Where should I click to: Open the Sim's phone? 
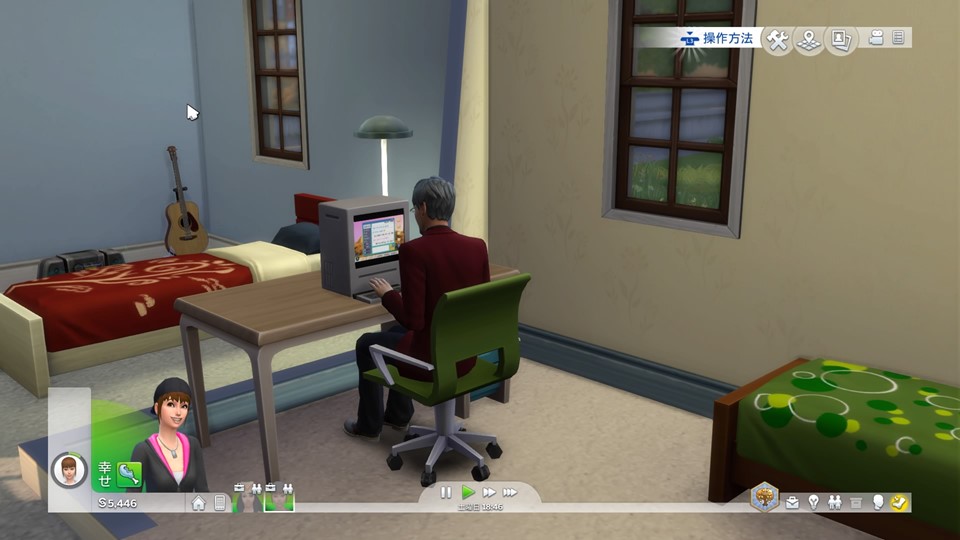pos(220,503)
